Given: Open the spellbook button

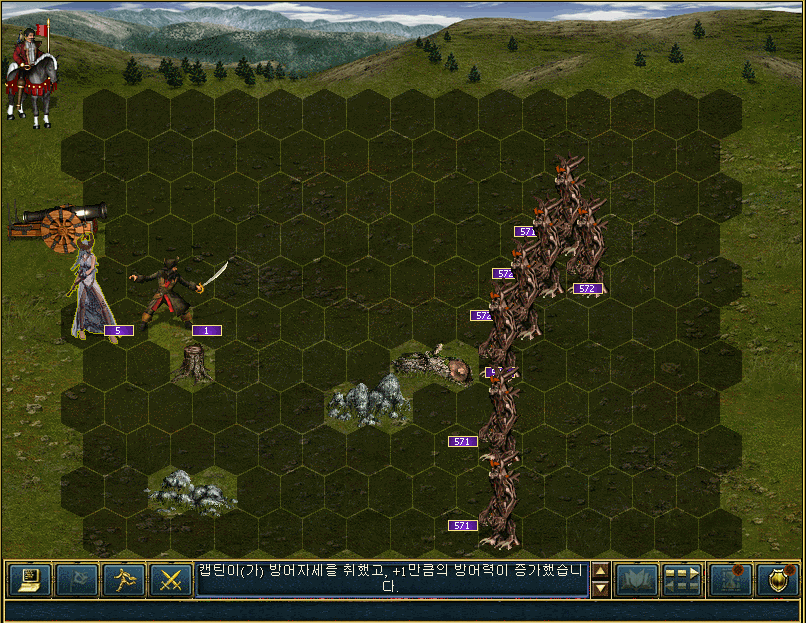Looking at the screenshot, I should (x=636, y=579).
